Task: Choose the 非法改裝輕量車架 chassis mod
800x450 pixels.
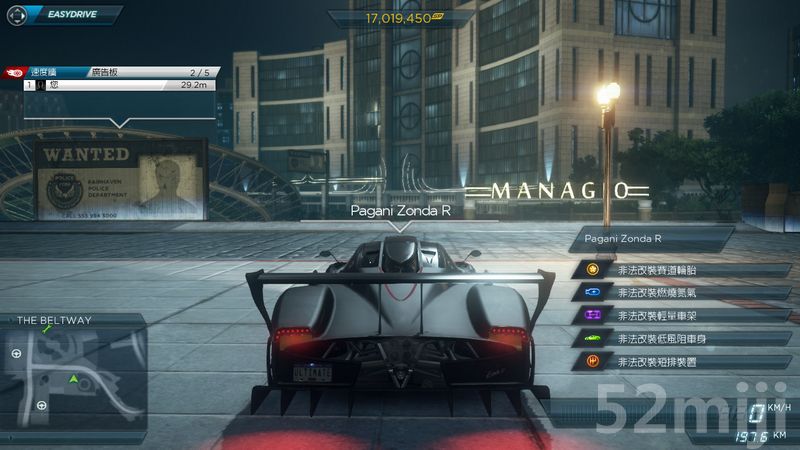Action: pos(654,315)
